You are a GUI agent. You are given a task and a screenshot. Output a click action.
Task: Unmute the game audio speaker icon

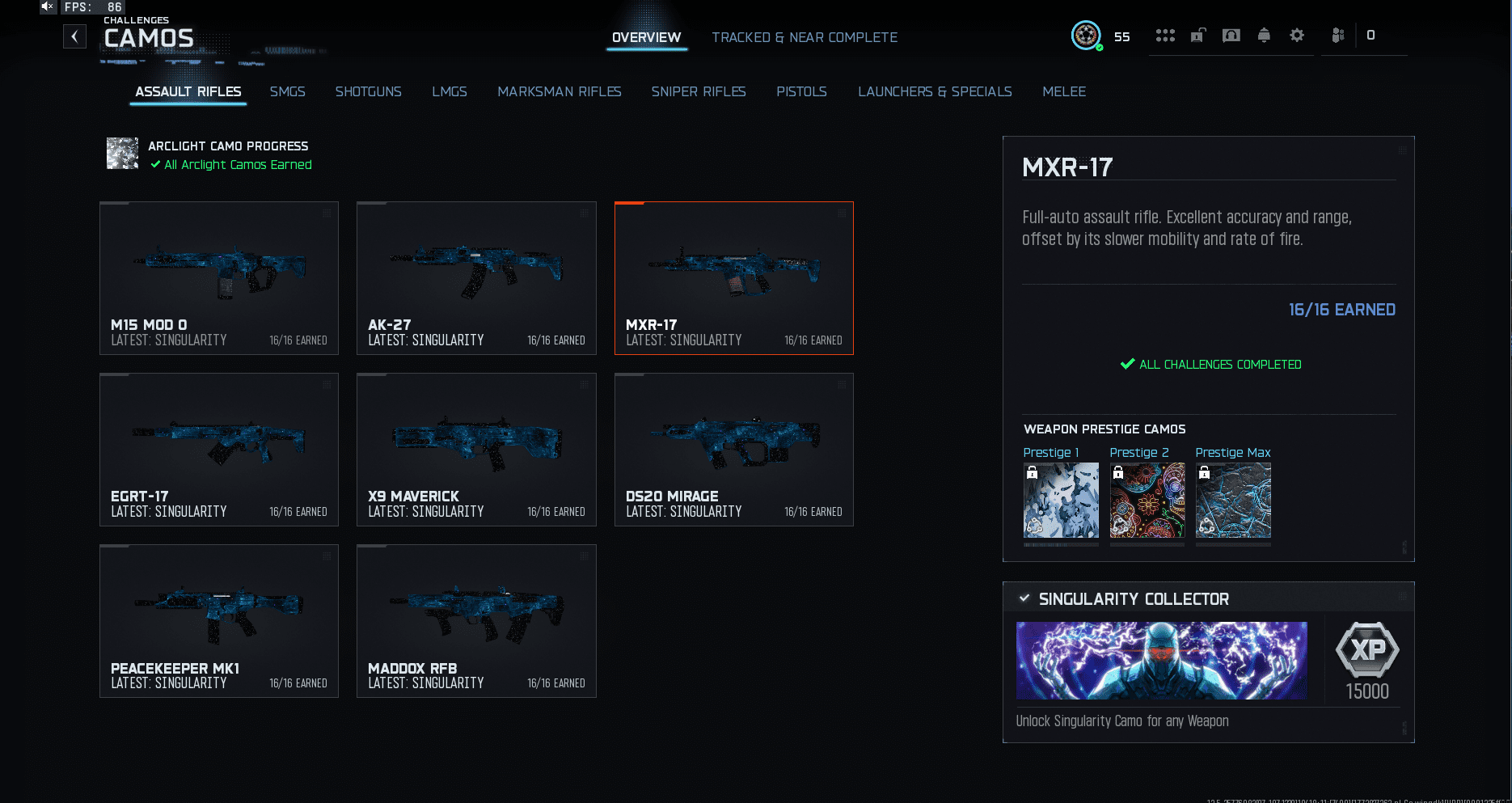click(46, 6)
